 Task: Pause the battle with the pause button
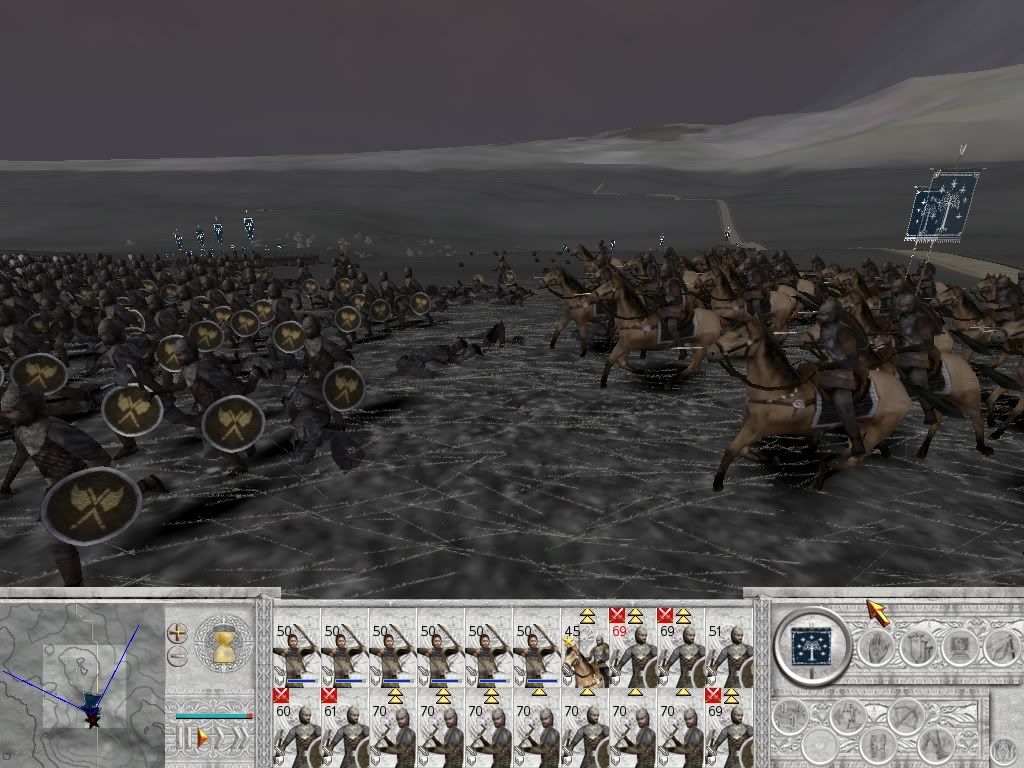182,738
